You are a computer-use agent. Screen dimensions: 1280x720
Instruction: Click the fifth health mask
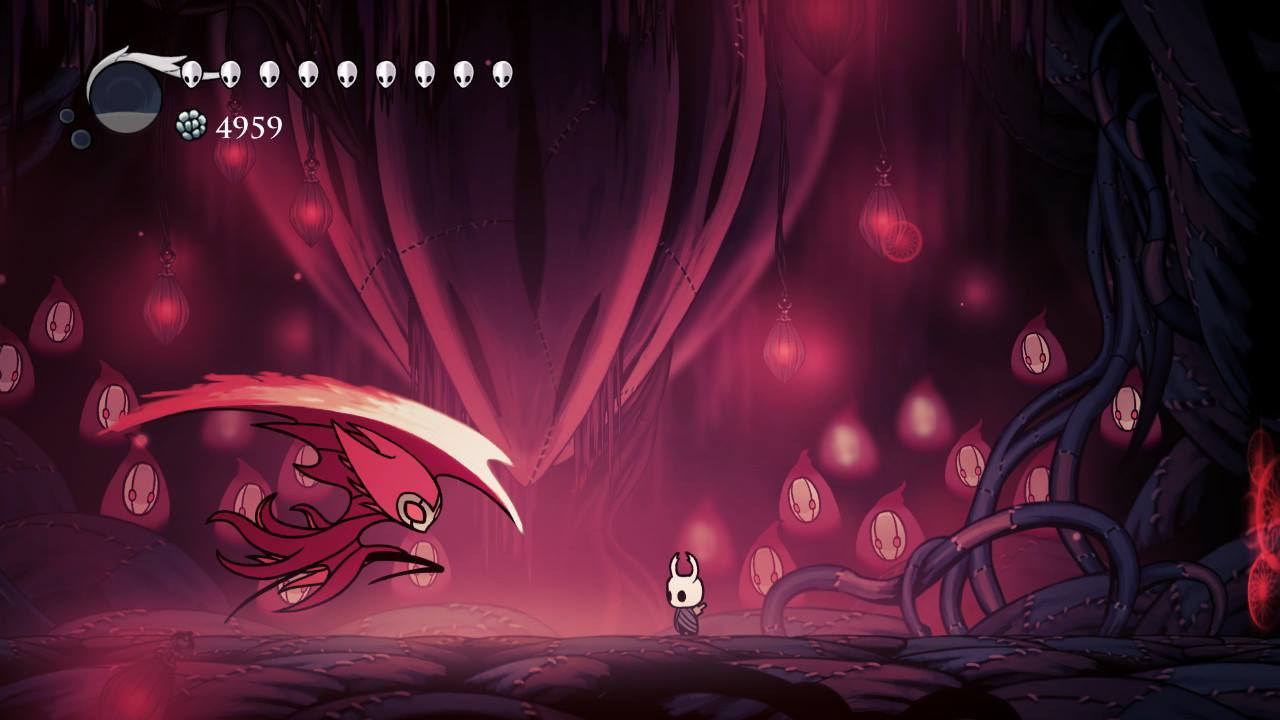346,72
